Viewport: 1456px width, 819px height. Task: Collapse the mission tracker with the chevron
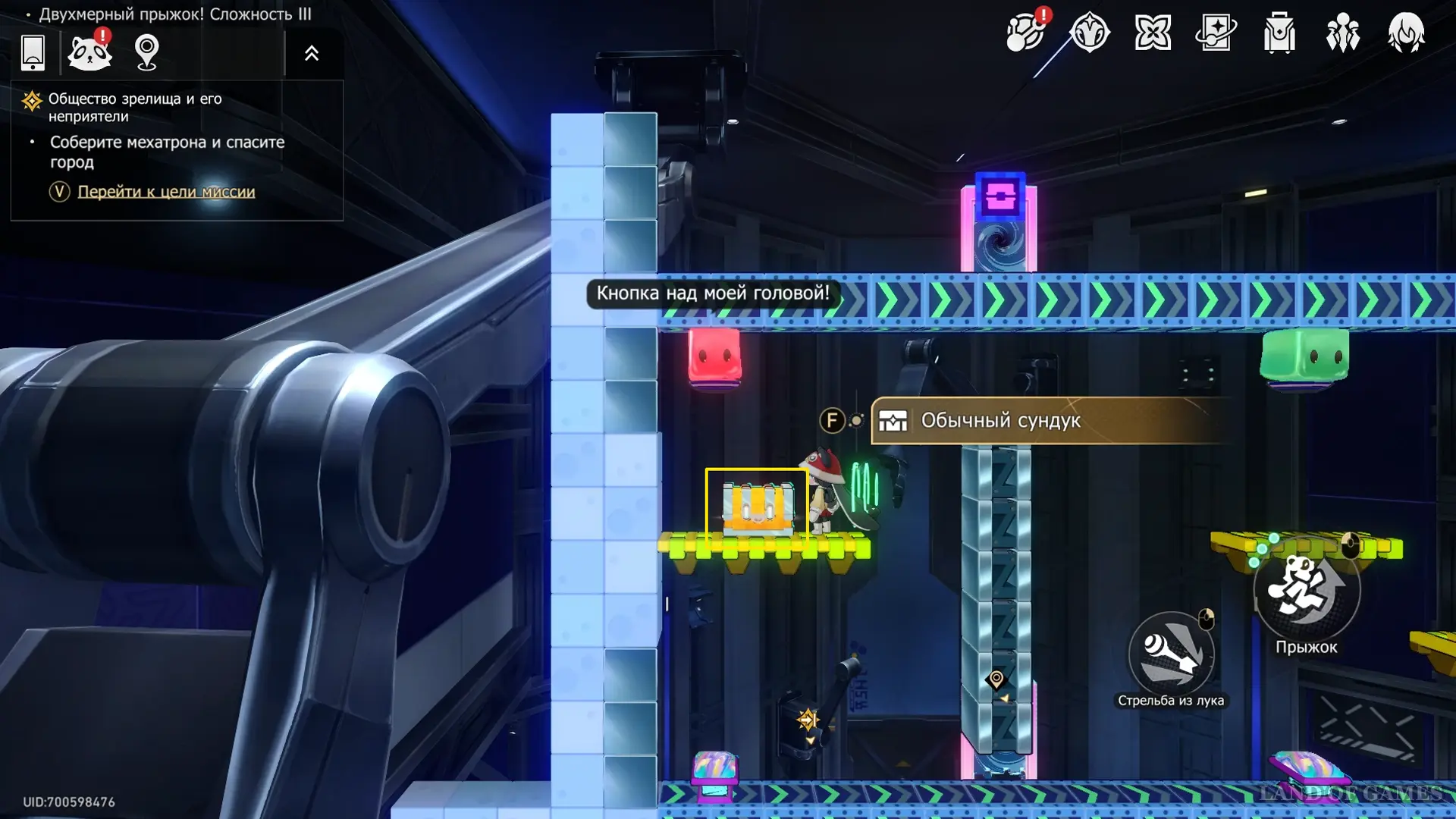(312, 53)
